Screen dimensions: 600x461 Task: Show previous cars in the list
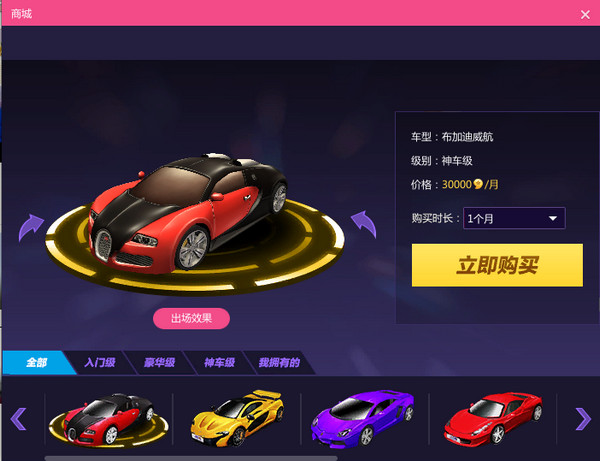point(18,418)
